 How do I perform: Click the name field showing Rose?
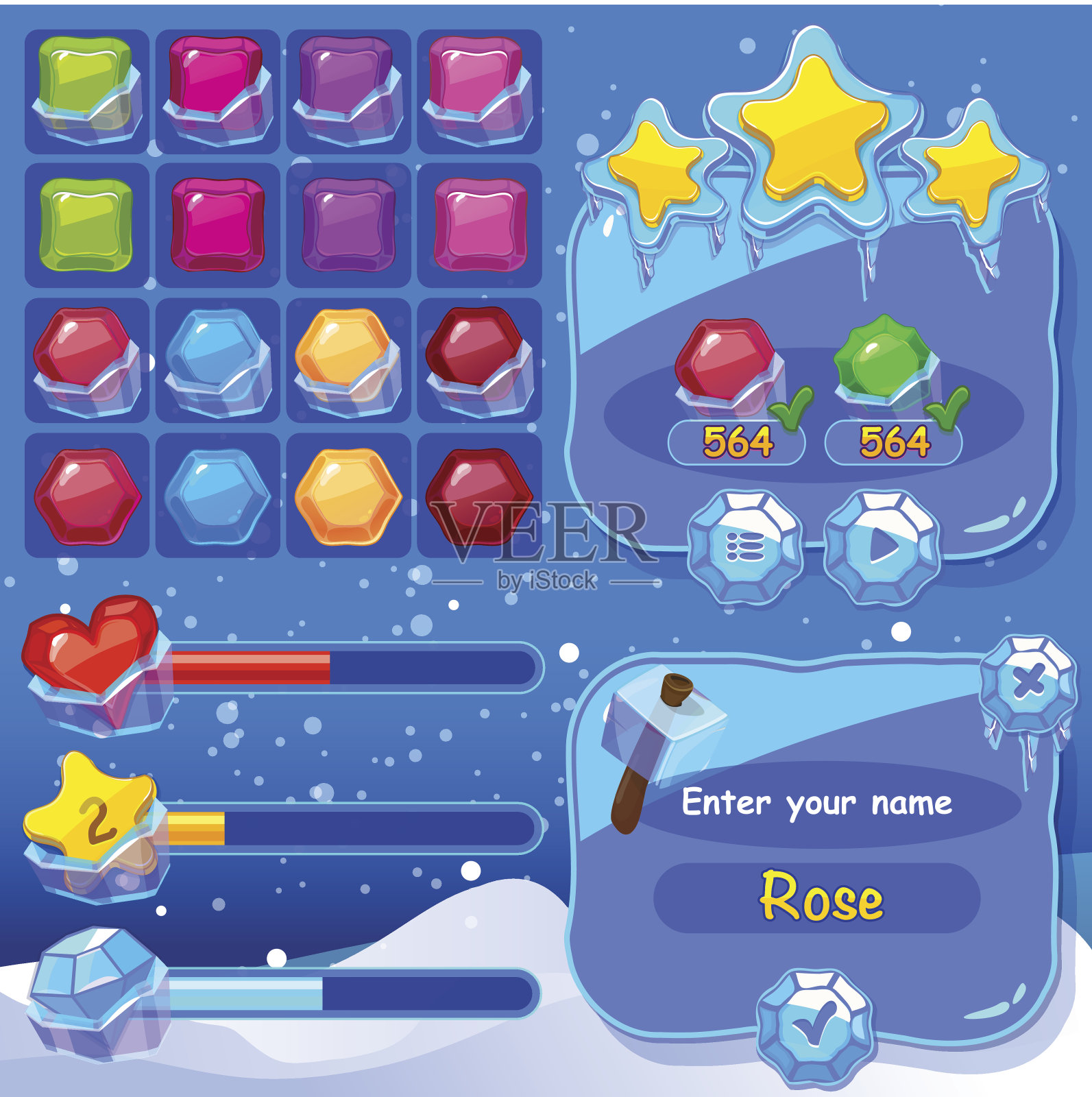(x=817, y=897)
